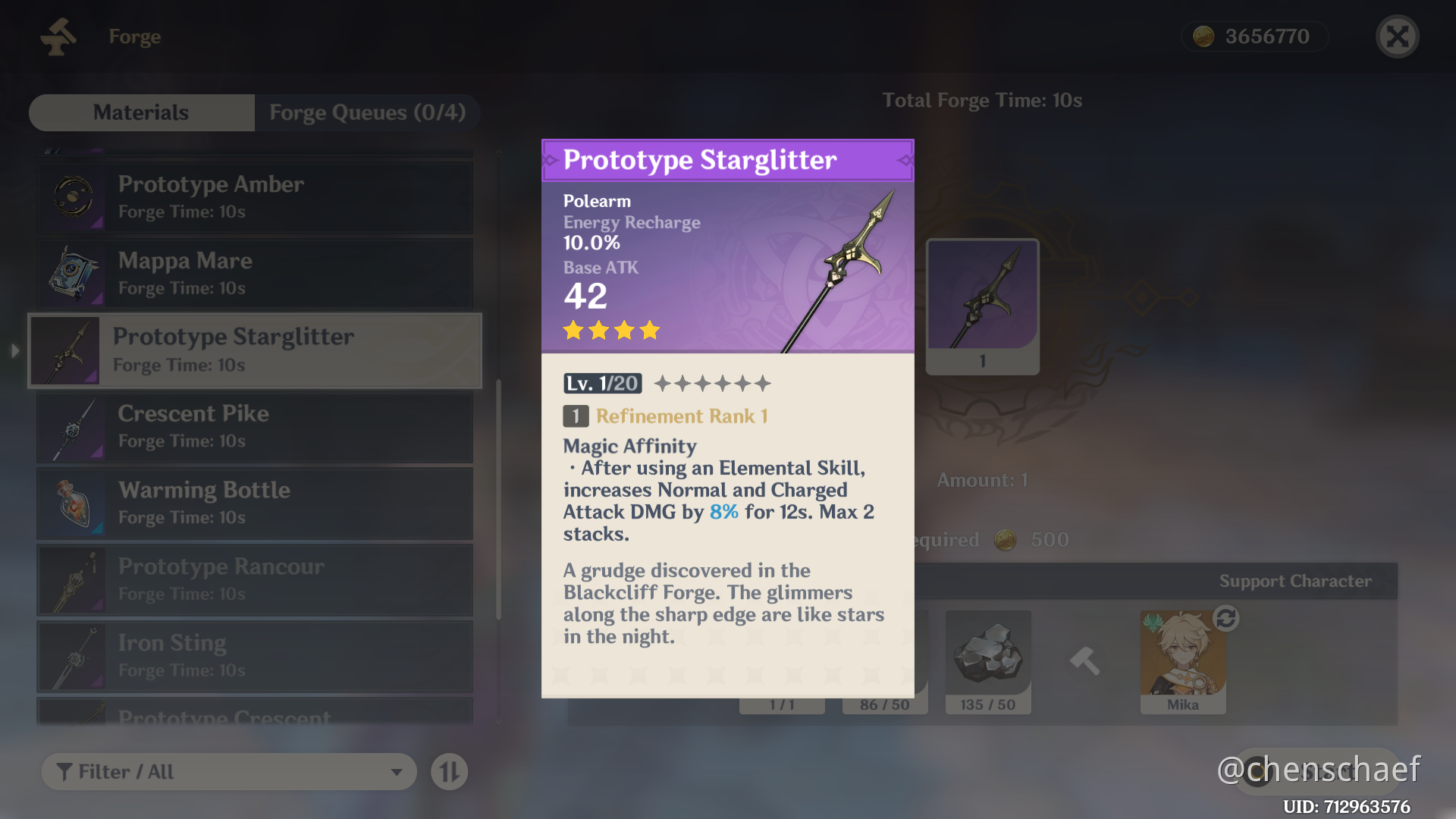Click the swap support character refresh icon
This screenshot has height=819, width=1456.
click(1225, 618)
